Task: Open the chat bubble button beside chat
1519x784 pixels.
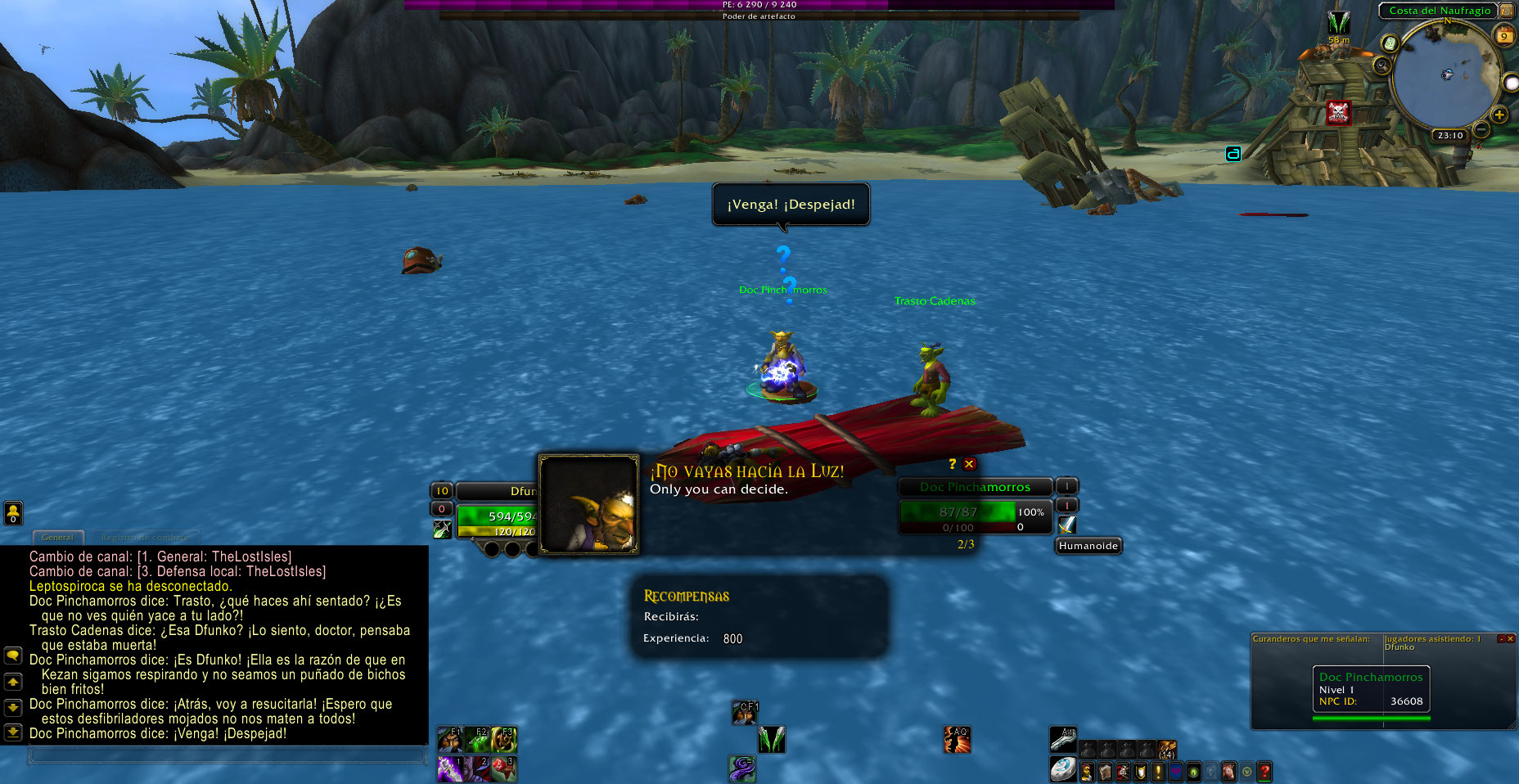Action: point(13,656)
